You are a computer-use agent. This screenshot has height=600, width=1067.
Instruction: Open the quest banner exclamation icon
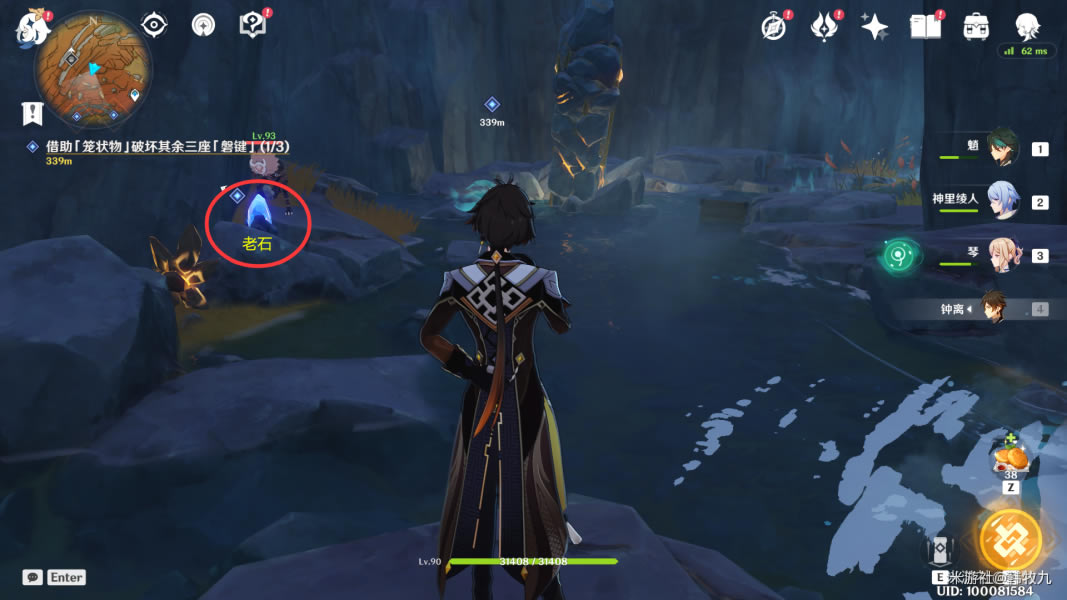coord(35,112)
